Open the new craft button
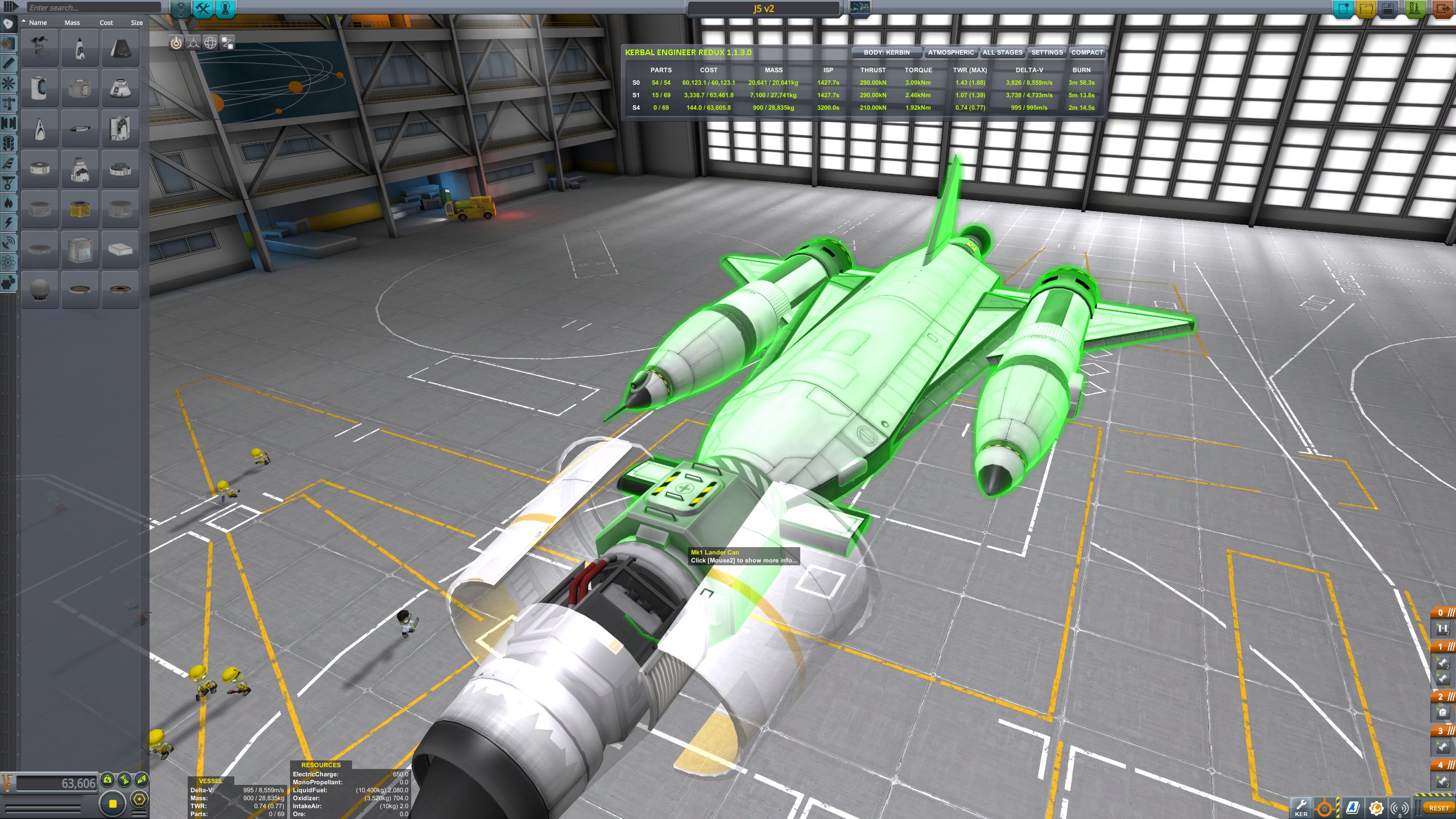The width and height of the screenshot is (1456, 819). coord(1344,9)
